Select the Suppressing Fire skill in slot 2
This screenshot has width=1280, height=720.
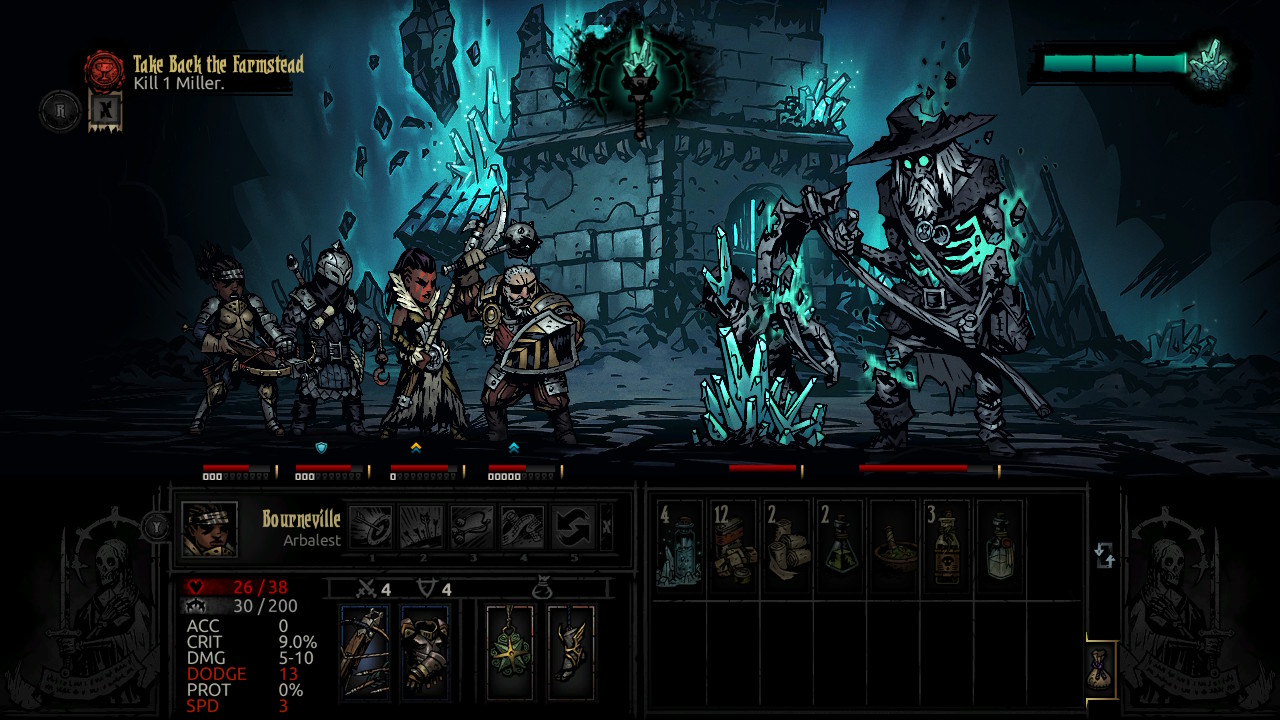coord(422,525)
